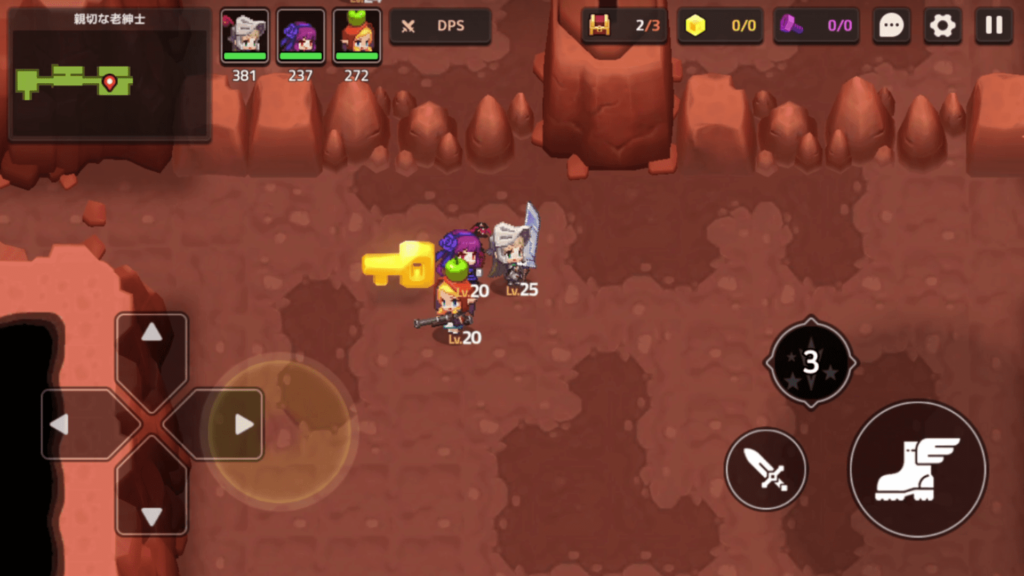Activate the sword attack button

(766, 469)
